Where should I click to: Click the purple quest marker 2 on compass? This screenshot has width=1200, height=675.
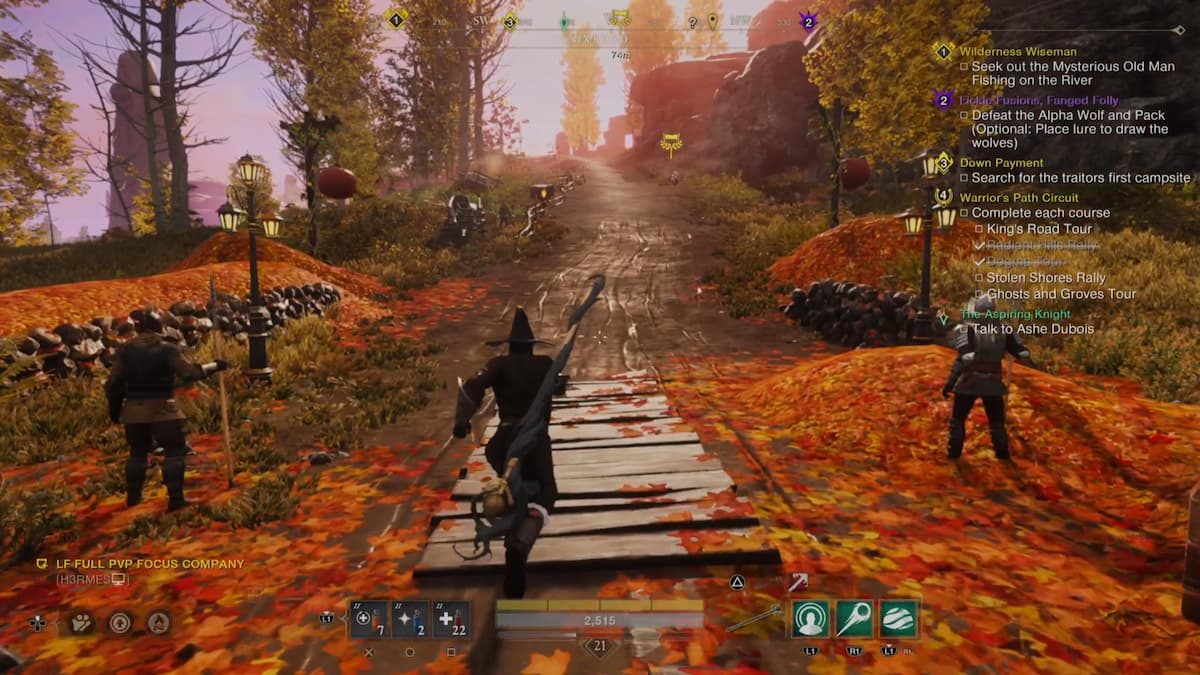click(808, 20)
